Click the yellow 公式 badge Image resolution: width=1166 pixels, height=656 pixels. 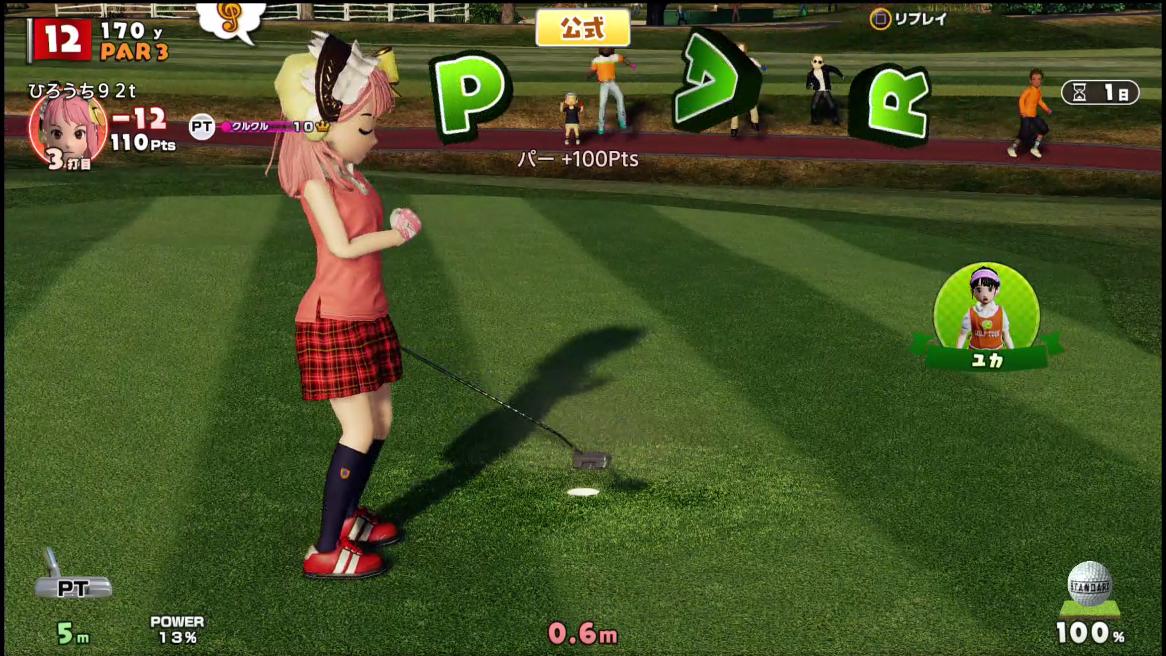click(583, 28)
